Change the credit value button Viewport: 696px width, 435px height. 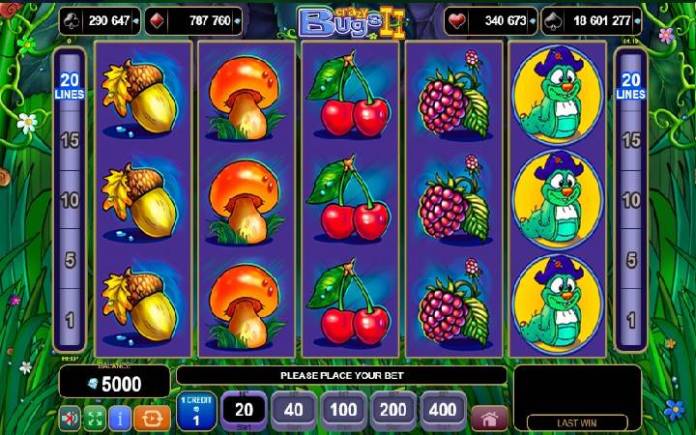196,412
